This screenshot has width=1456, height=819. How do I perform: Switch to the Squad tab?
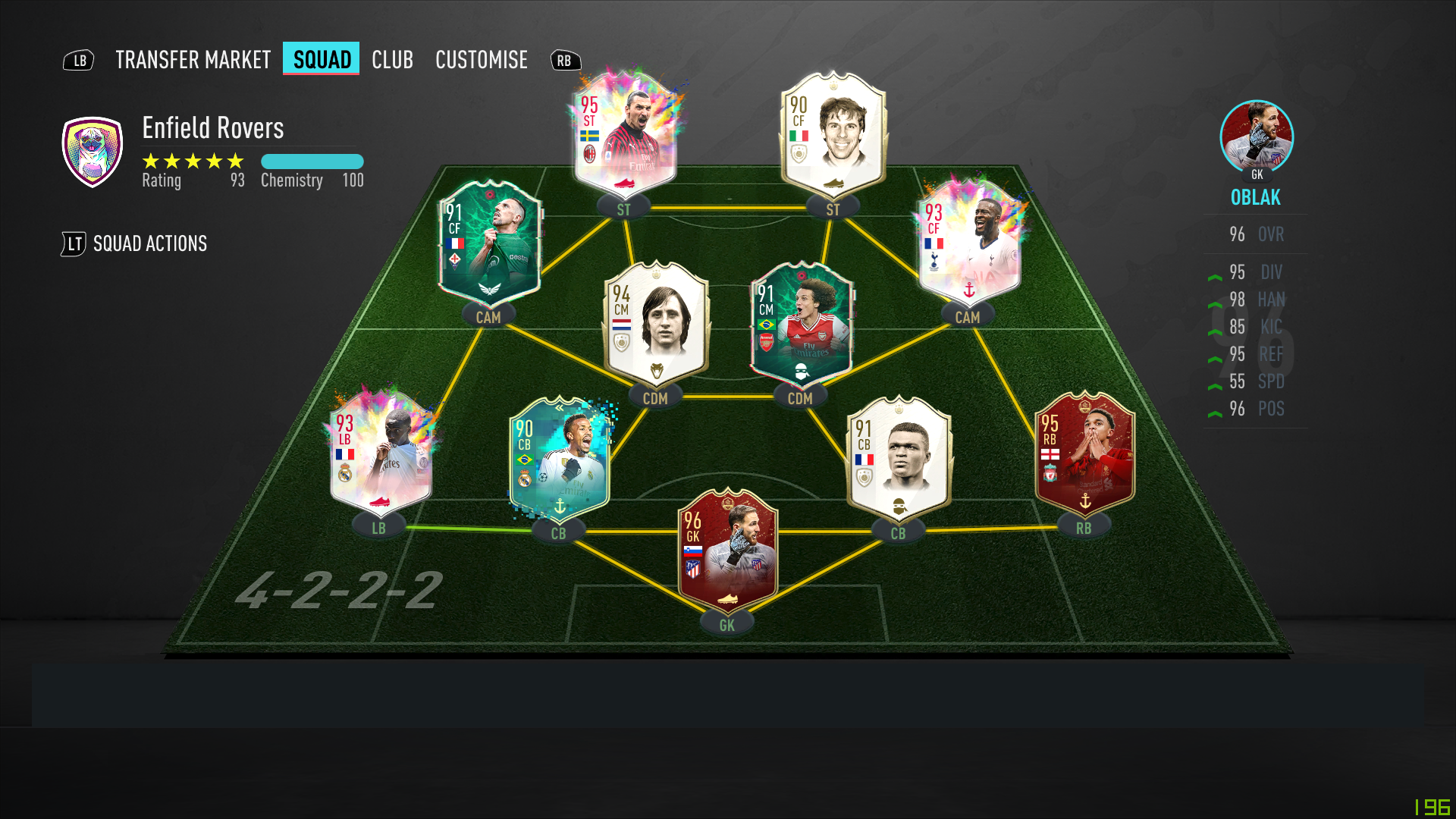click(x=322, y=60)
